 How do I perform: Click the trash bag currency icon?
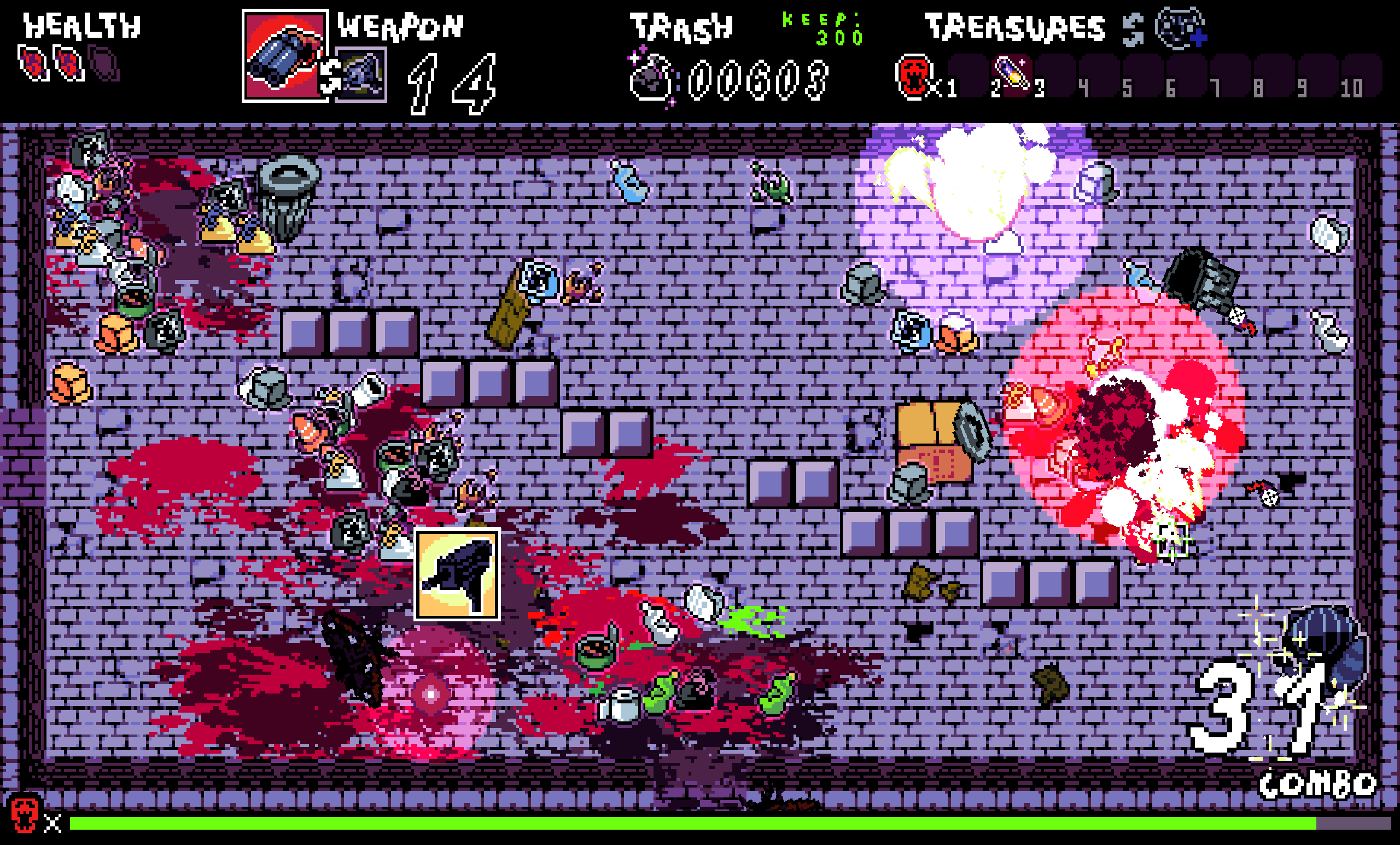point(652,78)
